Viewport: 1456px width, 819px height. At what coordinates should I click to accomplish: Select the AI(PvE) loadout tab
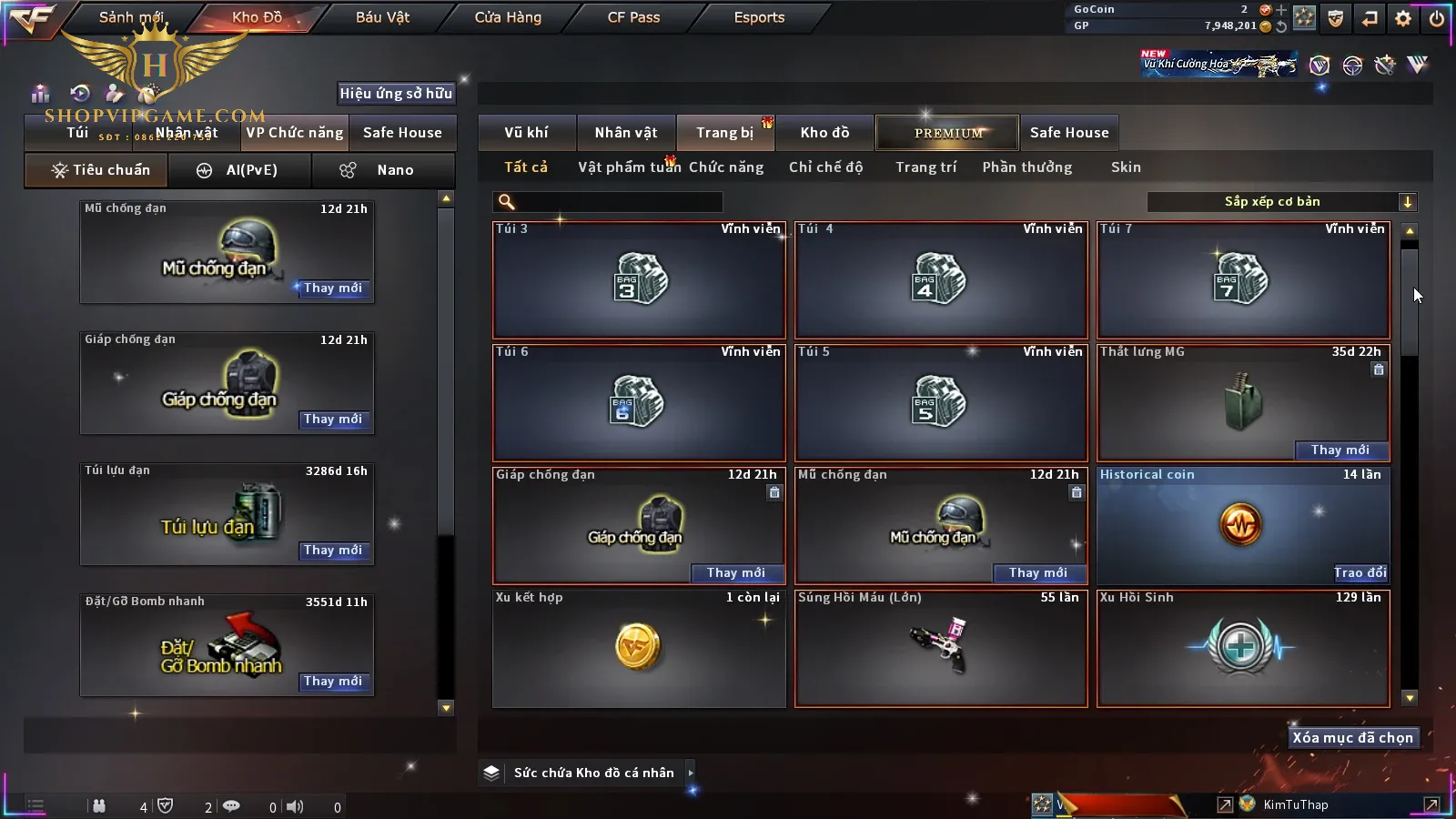(x=240, y=170)
